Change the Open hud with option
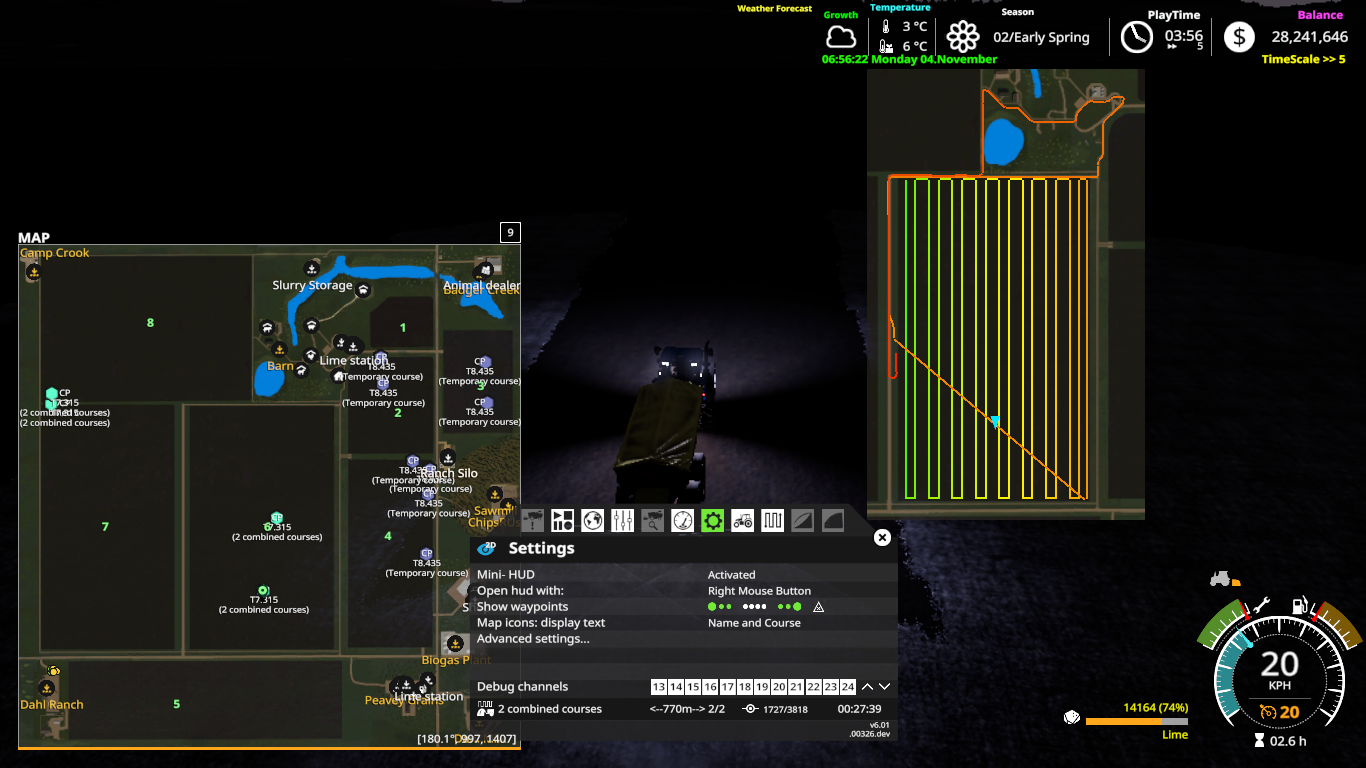This screenshot has width=1366, height=768. tap(762, 590)
